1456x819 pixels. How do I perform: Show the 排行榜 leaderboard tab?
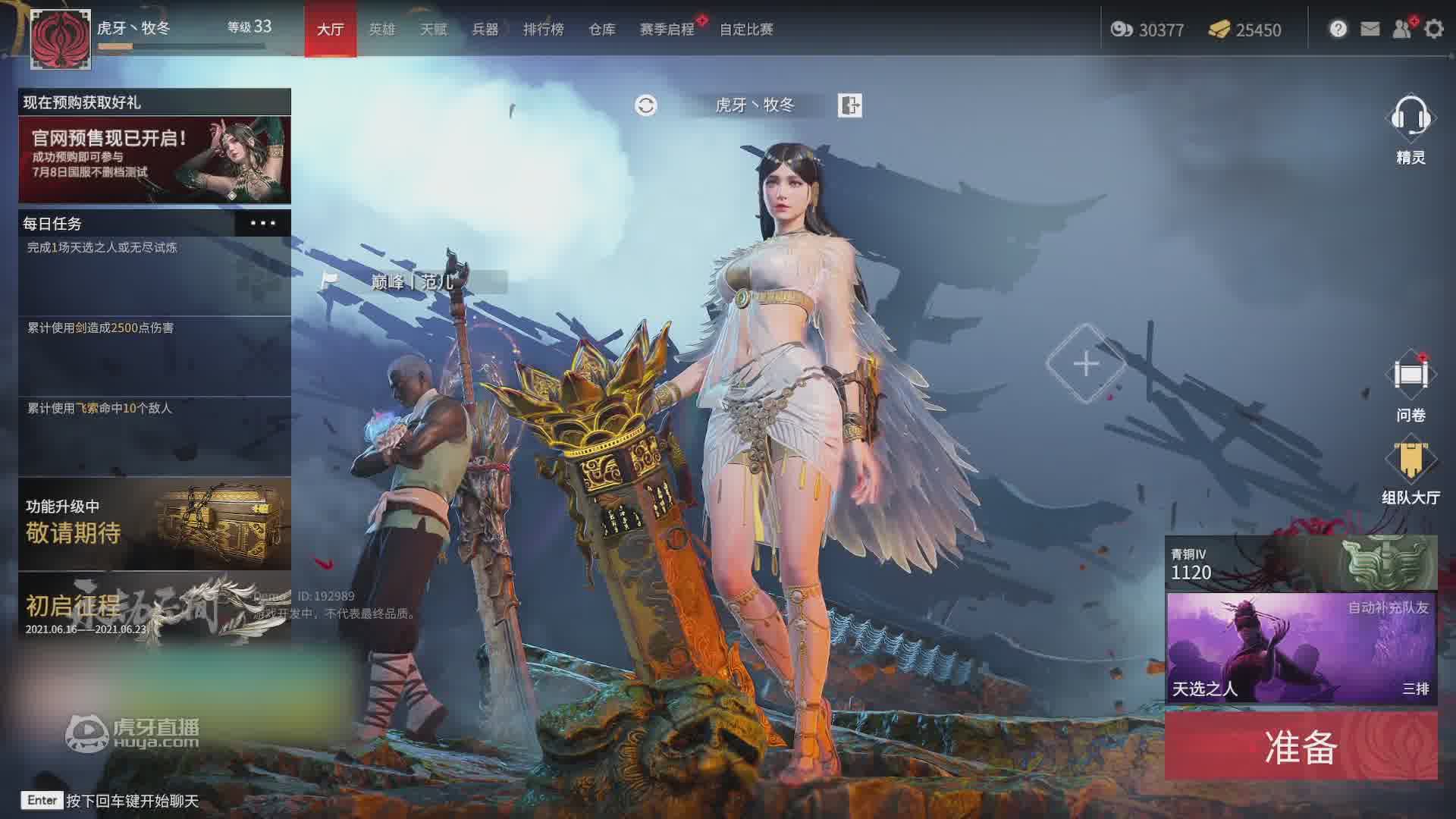coord(543,30)
